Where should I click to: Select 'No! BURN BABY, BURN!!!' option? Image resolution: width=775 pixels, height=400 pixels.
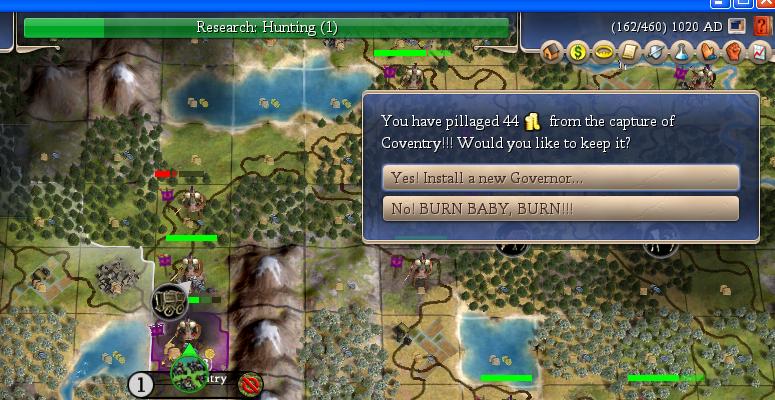560,209
